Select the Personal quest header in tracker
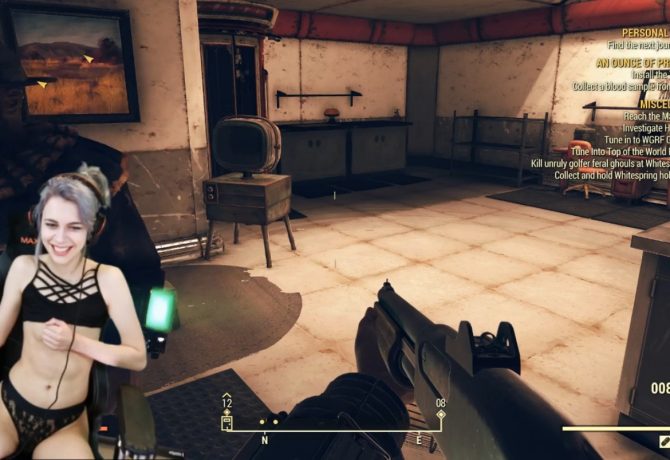The height and width of the screenshot is (460, 670). point(643,32)
